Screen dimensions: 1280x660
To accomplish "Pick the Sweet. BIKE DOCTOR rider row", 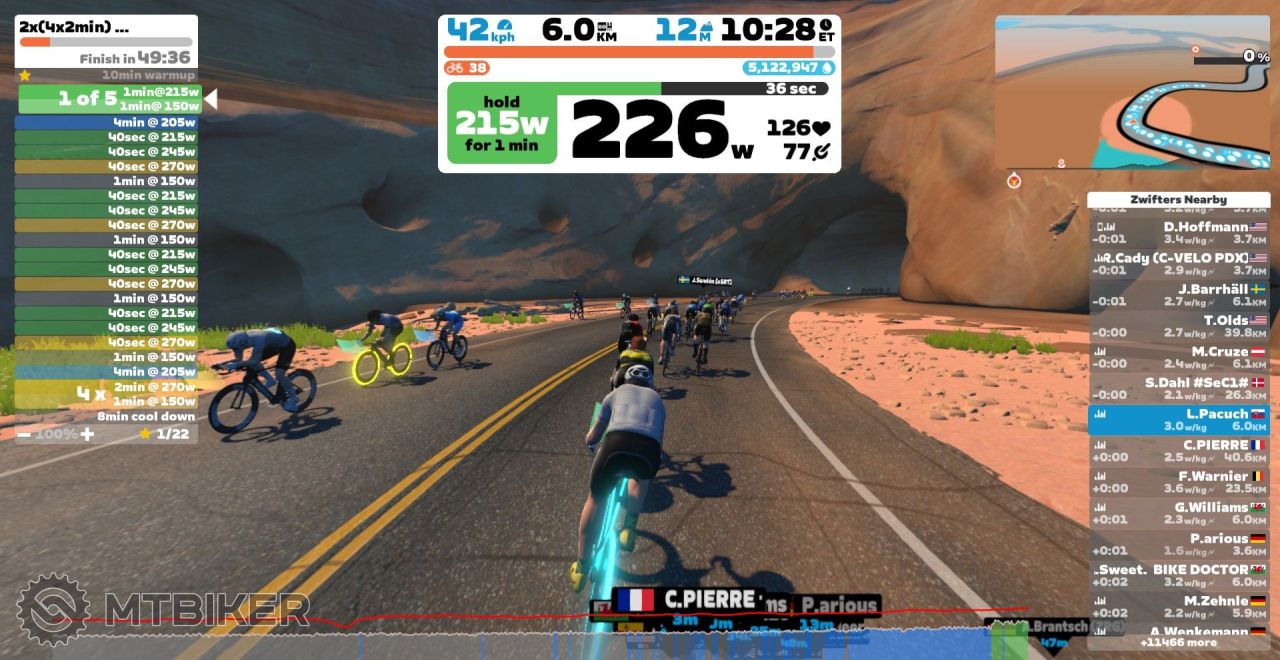I will point(1178,575).
